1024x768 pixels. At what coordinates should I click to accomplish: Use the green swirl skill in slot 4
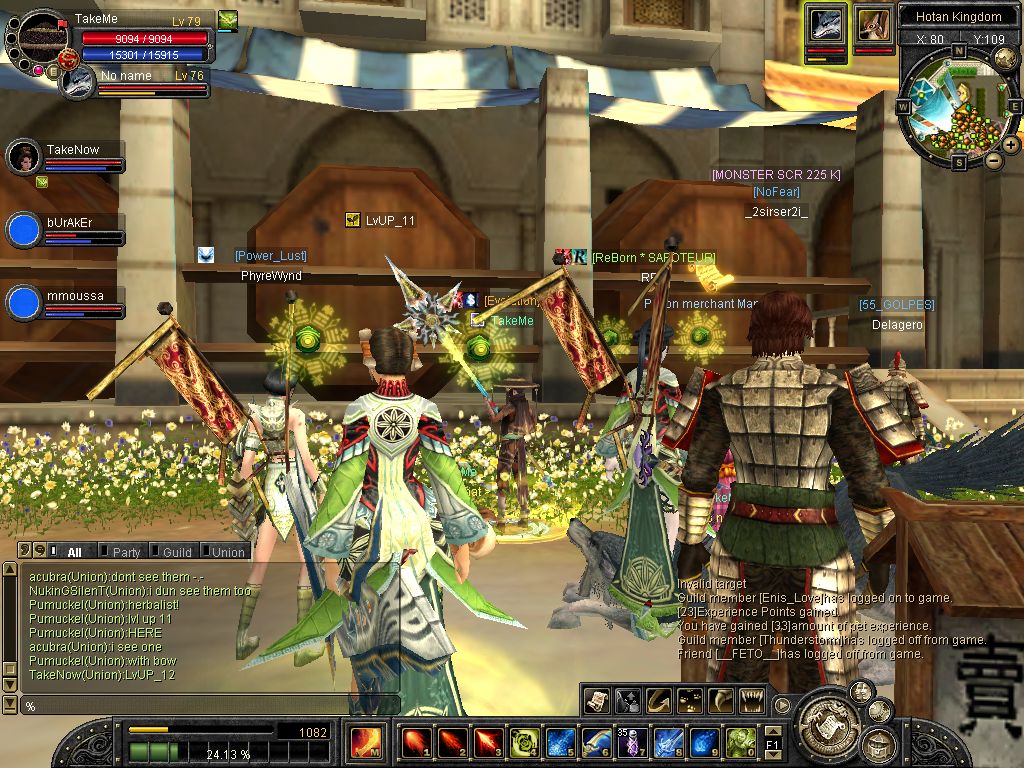click(524, 743)
